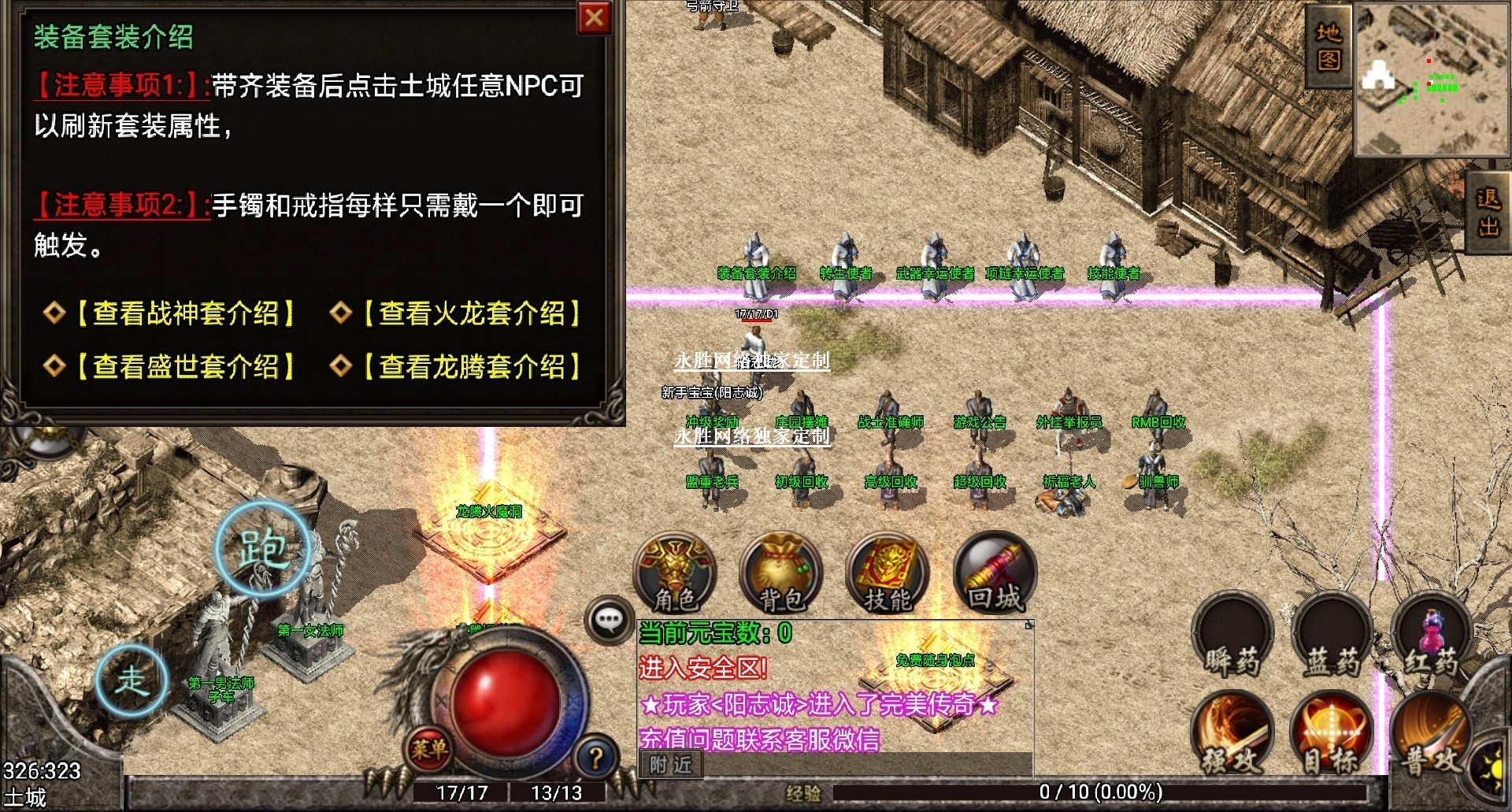Toggle the 走 walk mode button
This screenshot has height=812, width=1512.
132,680
